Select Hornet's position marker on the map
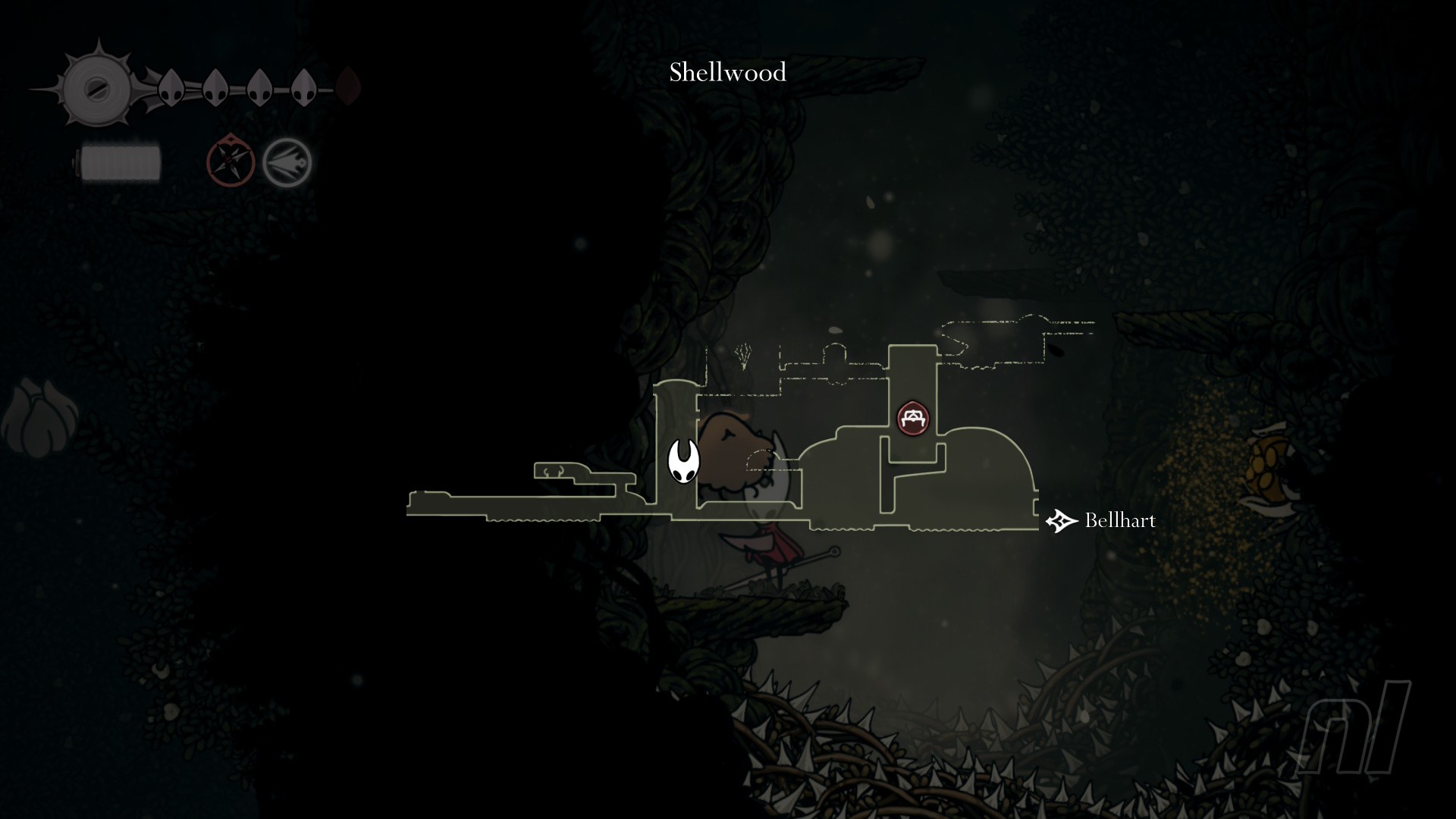Viewport: 1456px width, 819px height. tap(682, 460)
